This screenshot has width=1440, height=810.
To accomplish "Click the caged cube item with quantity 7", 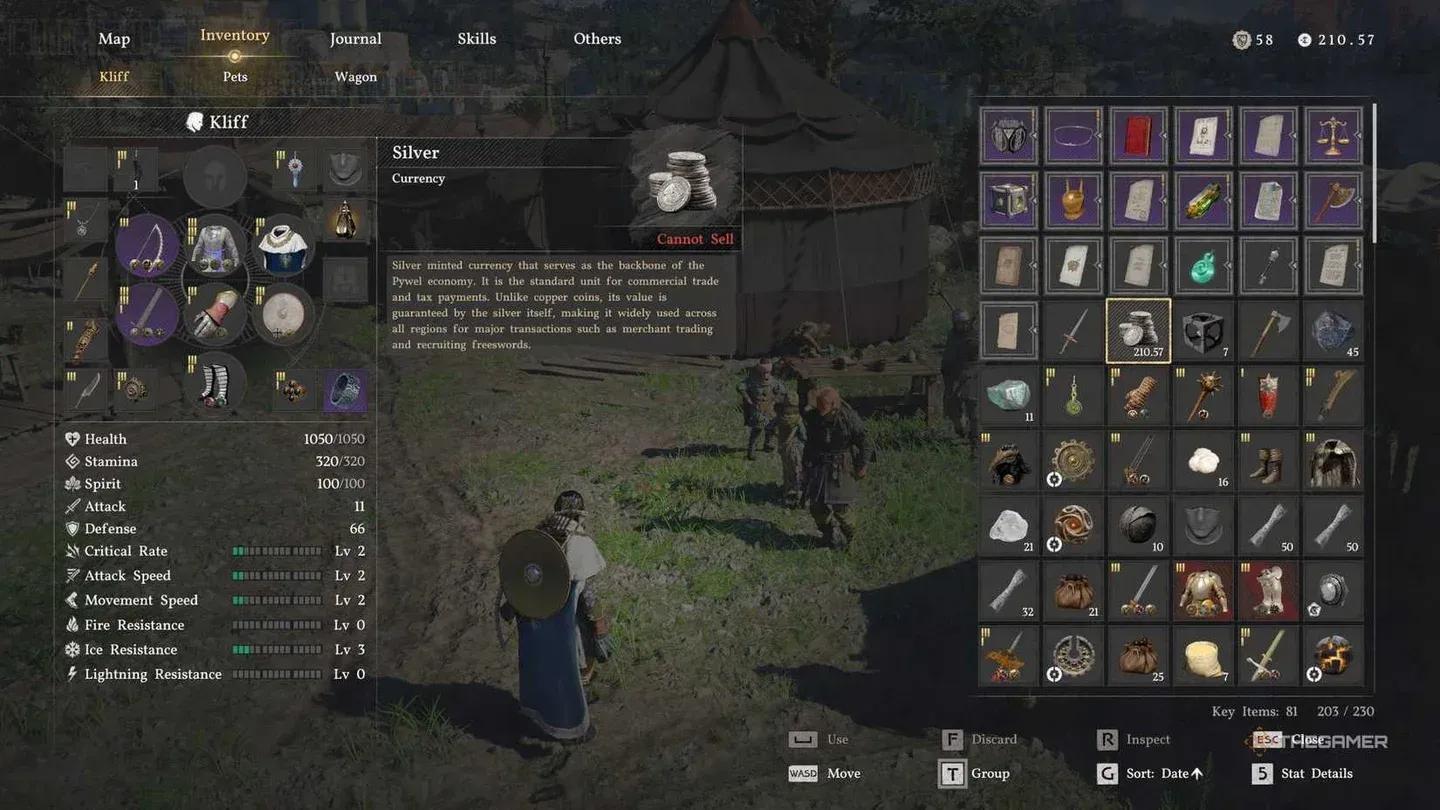I will [x=1203, y=330].
